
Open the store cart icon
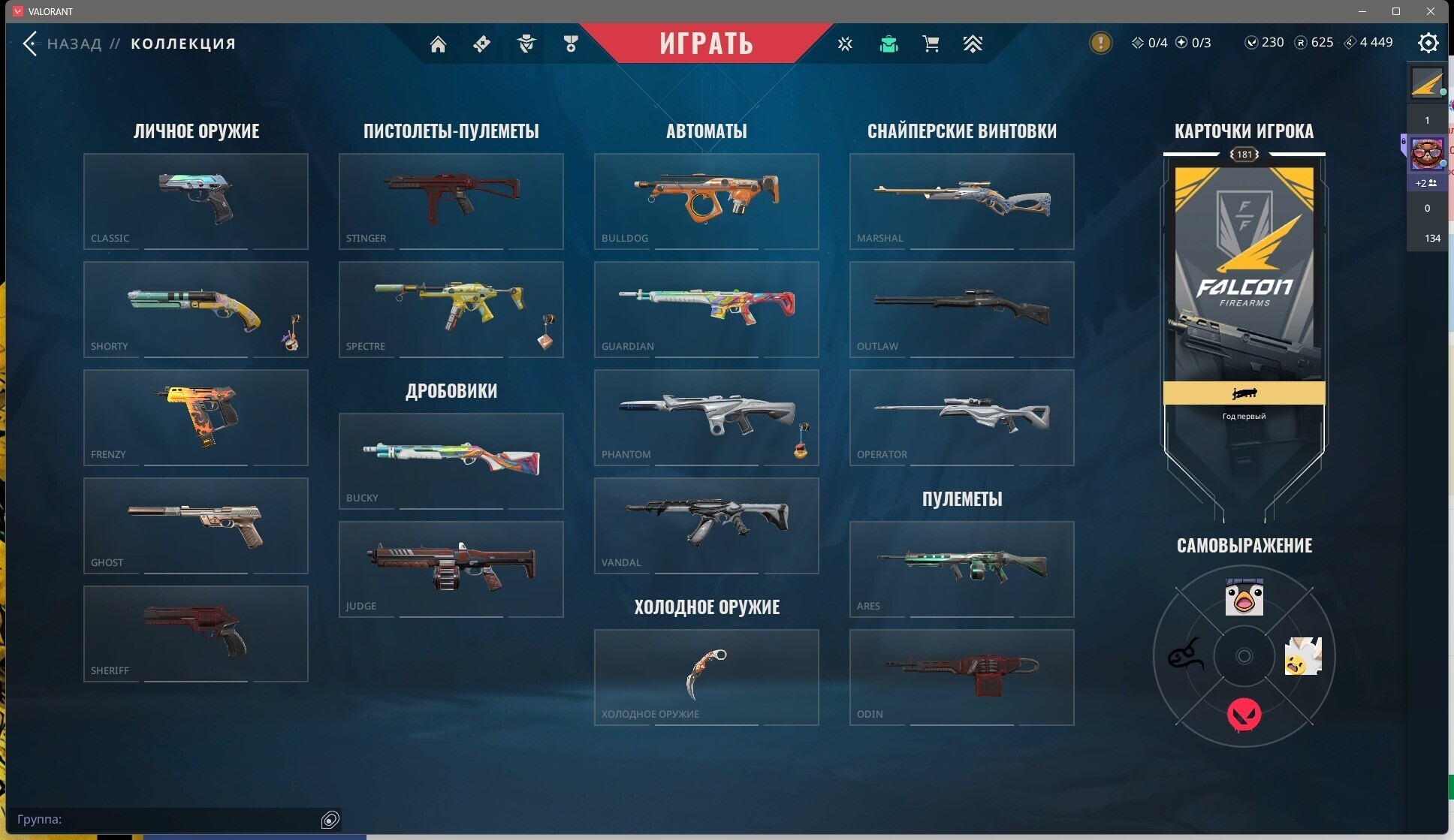[931, 44]
